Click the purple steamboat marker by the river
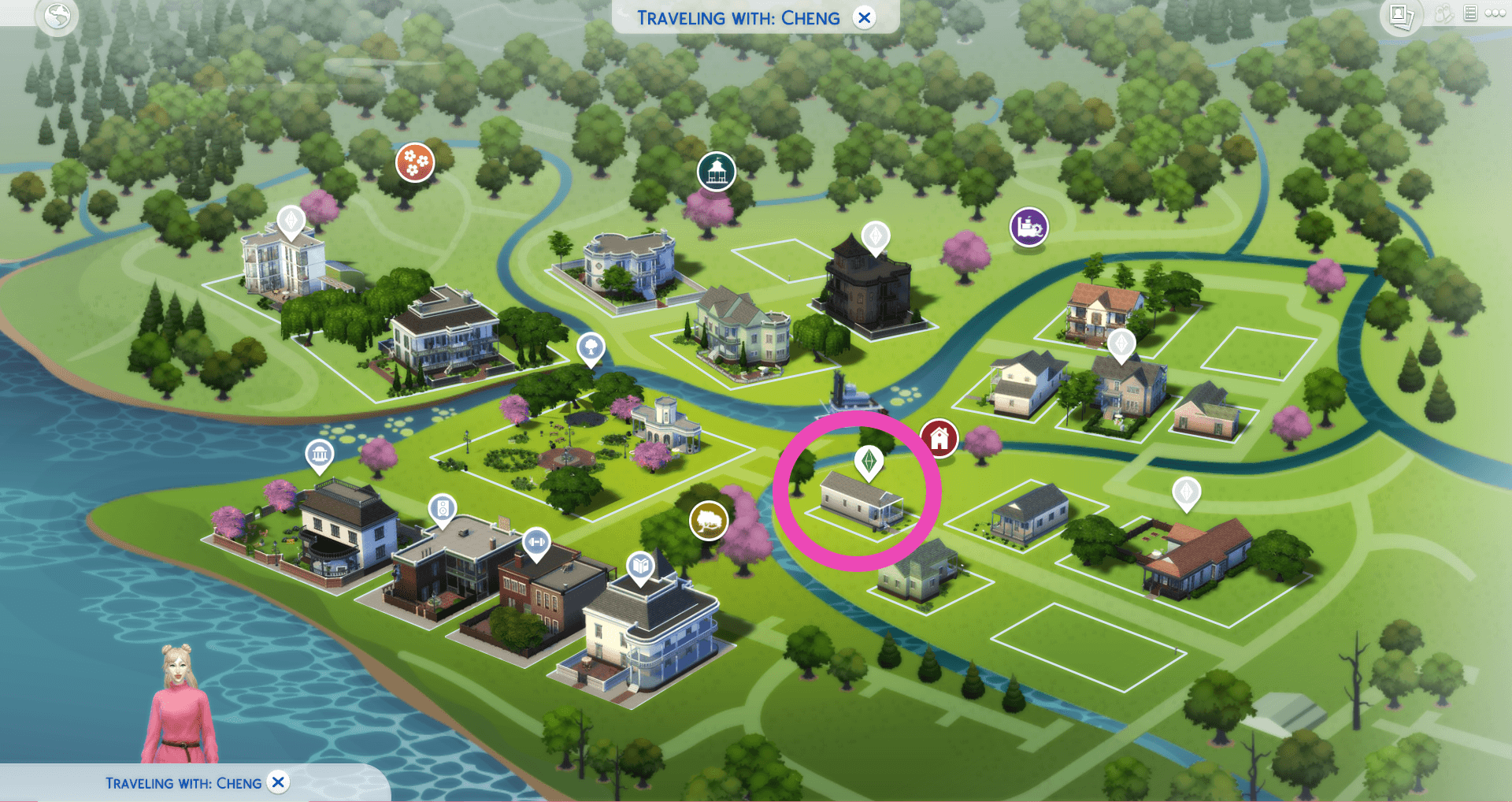Image resolution: width=1512 pixels, height=802 pixels. pyautogui.click(x=1028, y=228)
